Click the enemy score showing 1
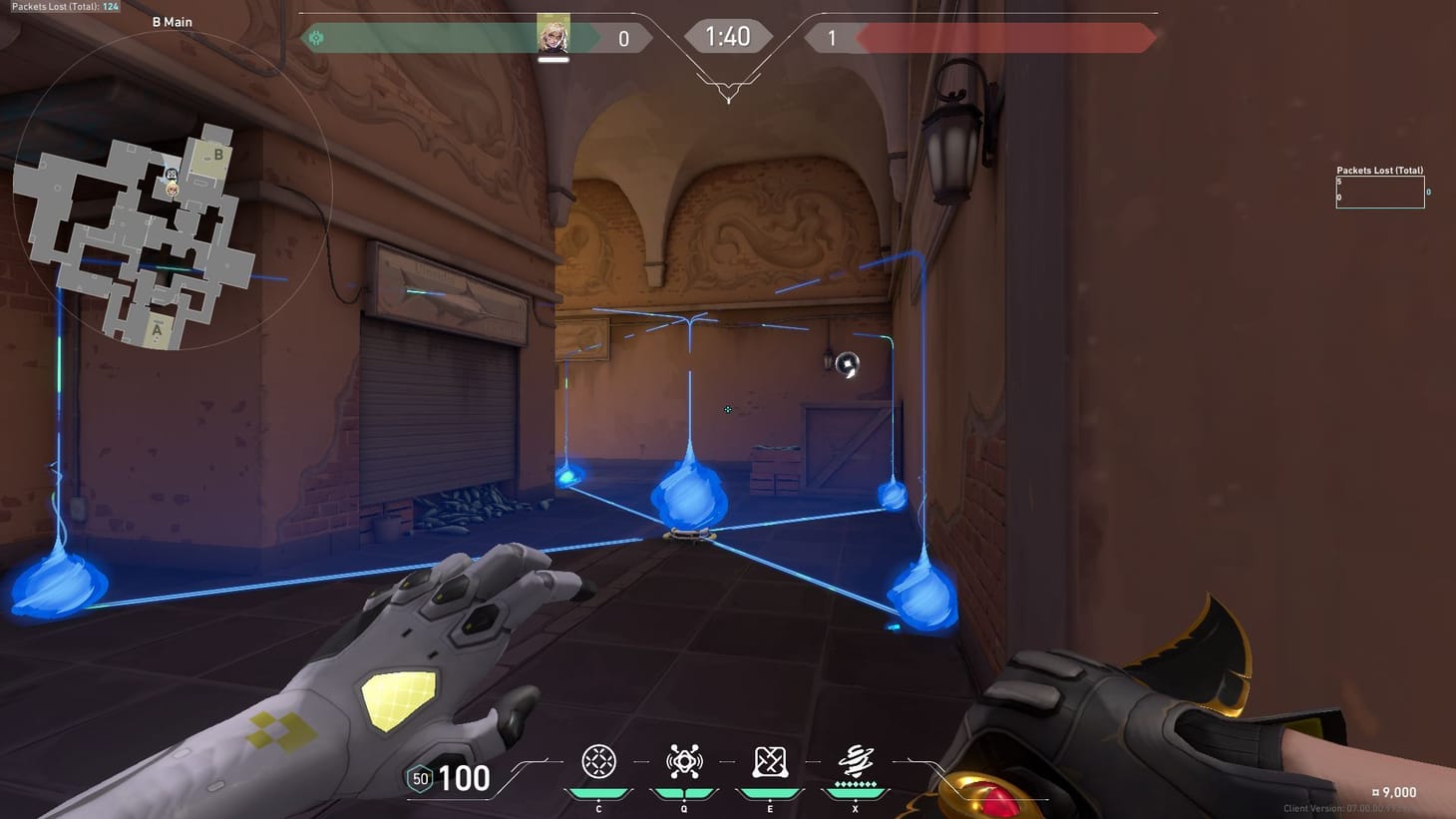The width and height of the screenshot is (1456, 819). (831, 37)
